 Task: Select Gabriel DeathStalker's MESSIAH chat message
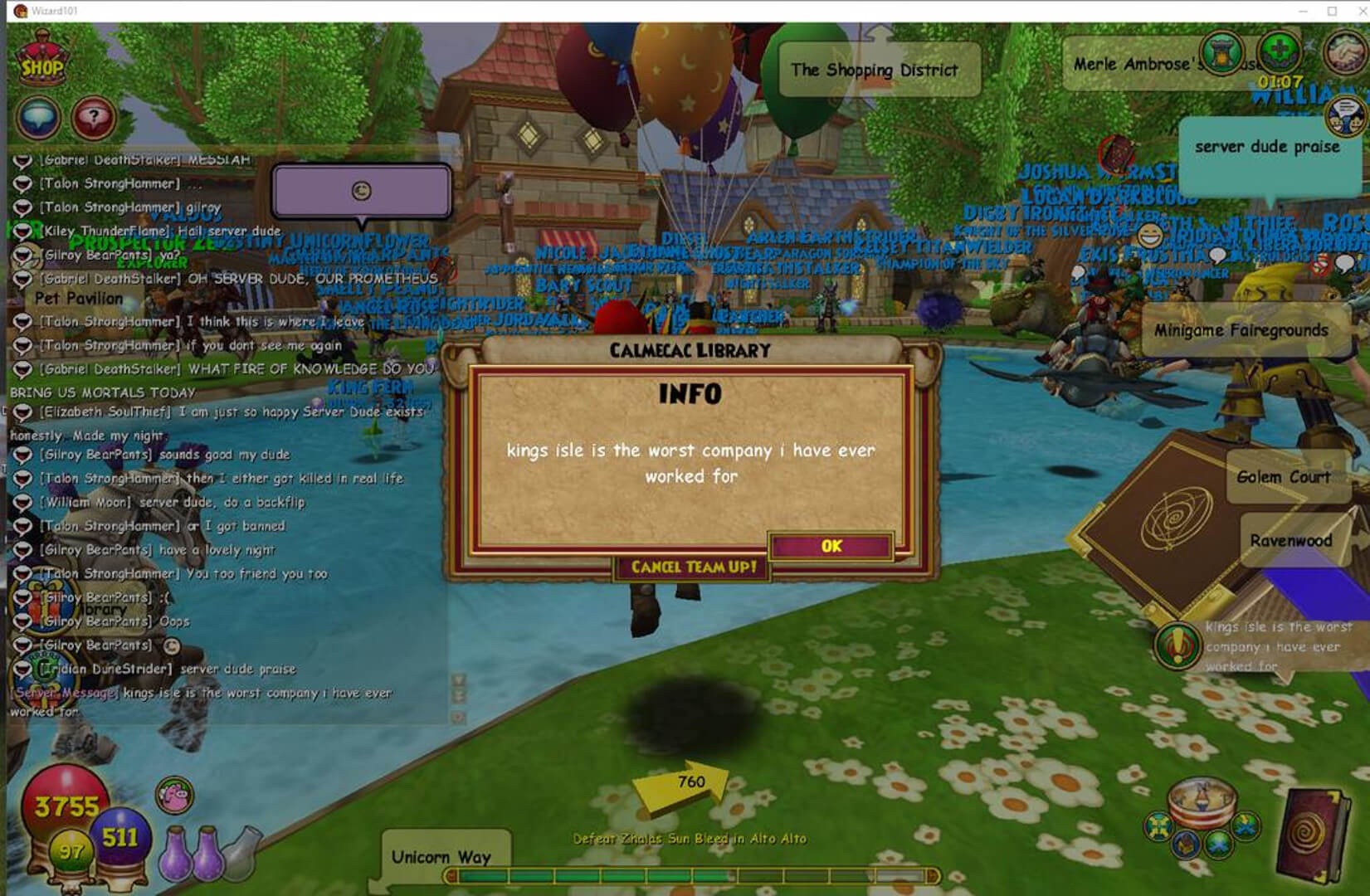point(145,159)
